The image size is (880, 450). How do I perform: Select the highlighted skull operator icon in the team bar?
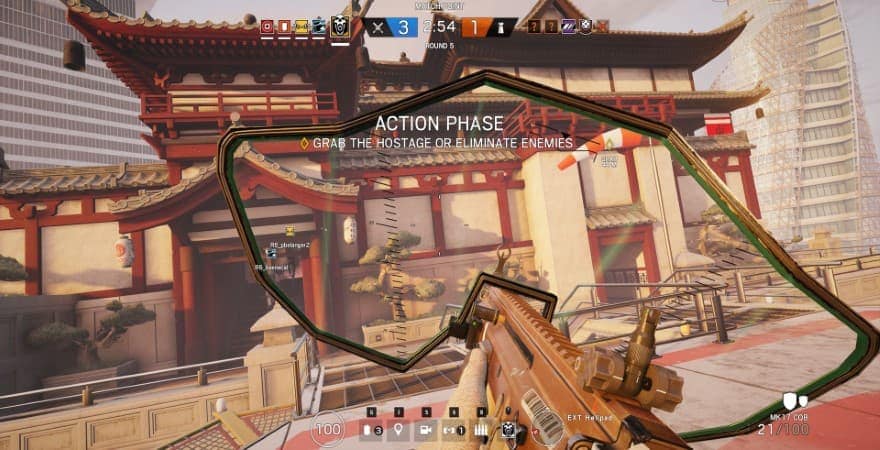[340, 27]
